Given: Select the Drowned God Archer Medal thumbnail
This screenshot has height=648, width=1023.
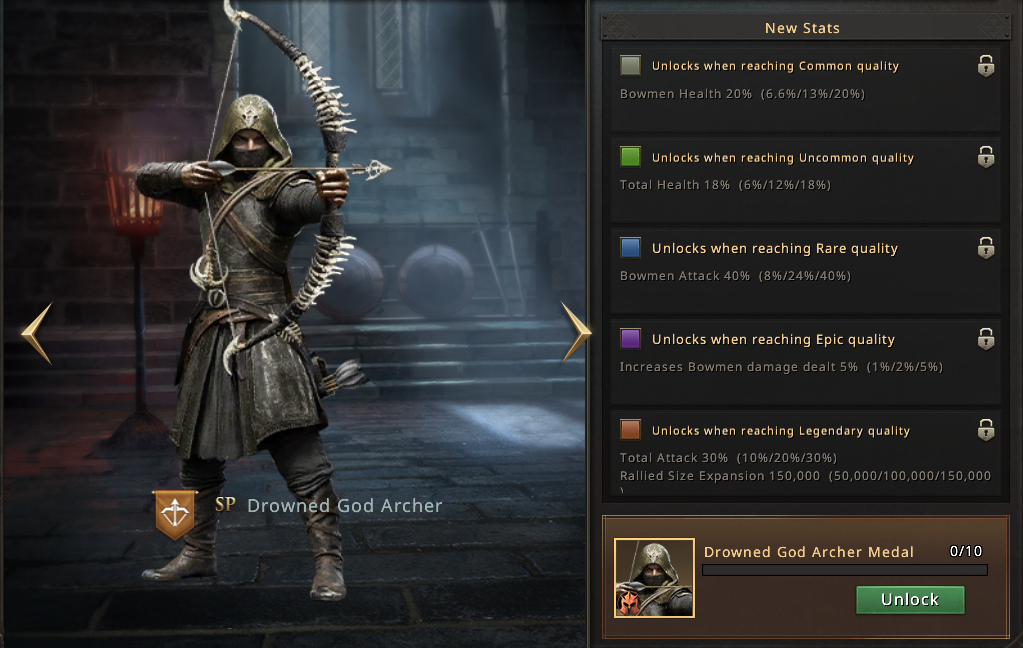Looking at the screenshot, I should coord(654,578).
